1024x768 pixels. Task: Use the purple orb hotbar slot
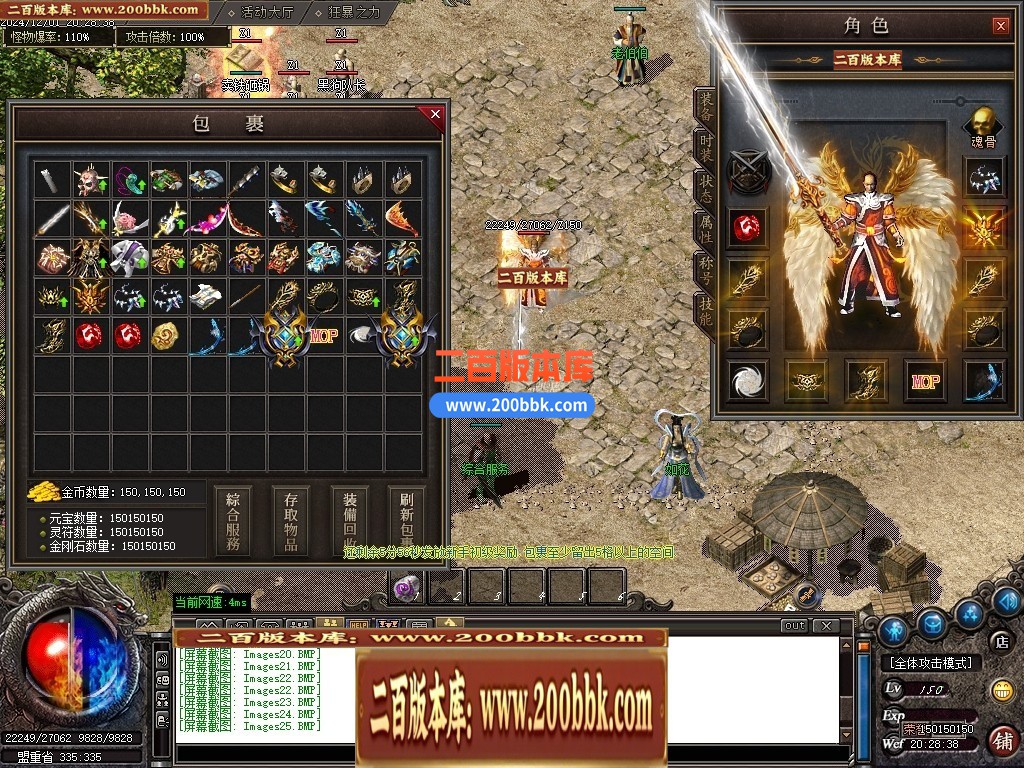(406, 587)
